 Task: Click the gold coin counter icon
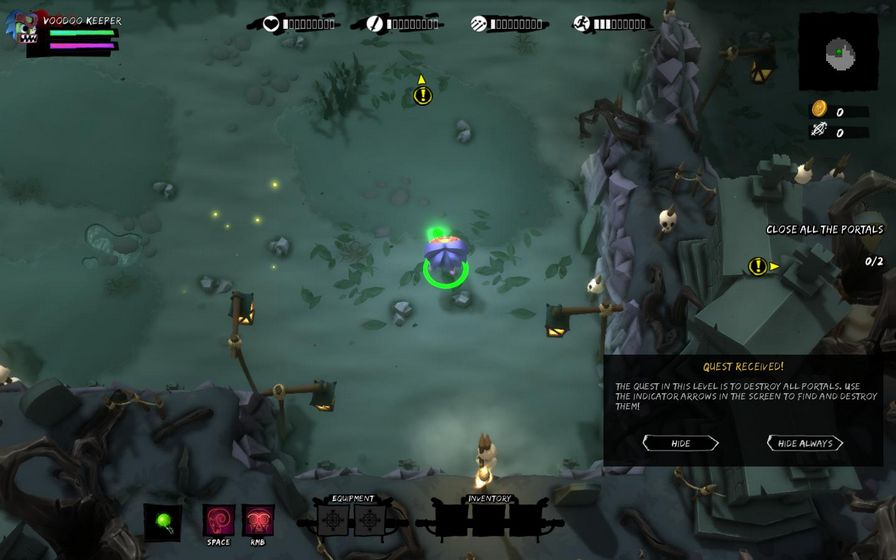tap(818, 109)
